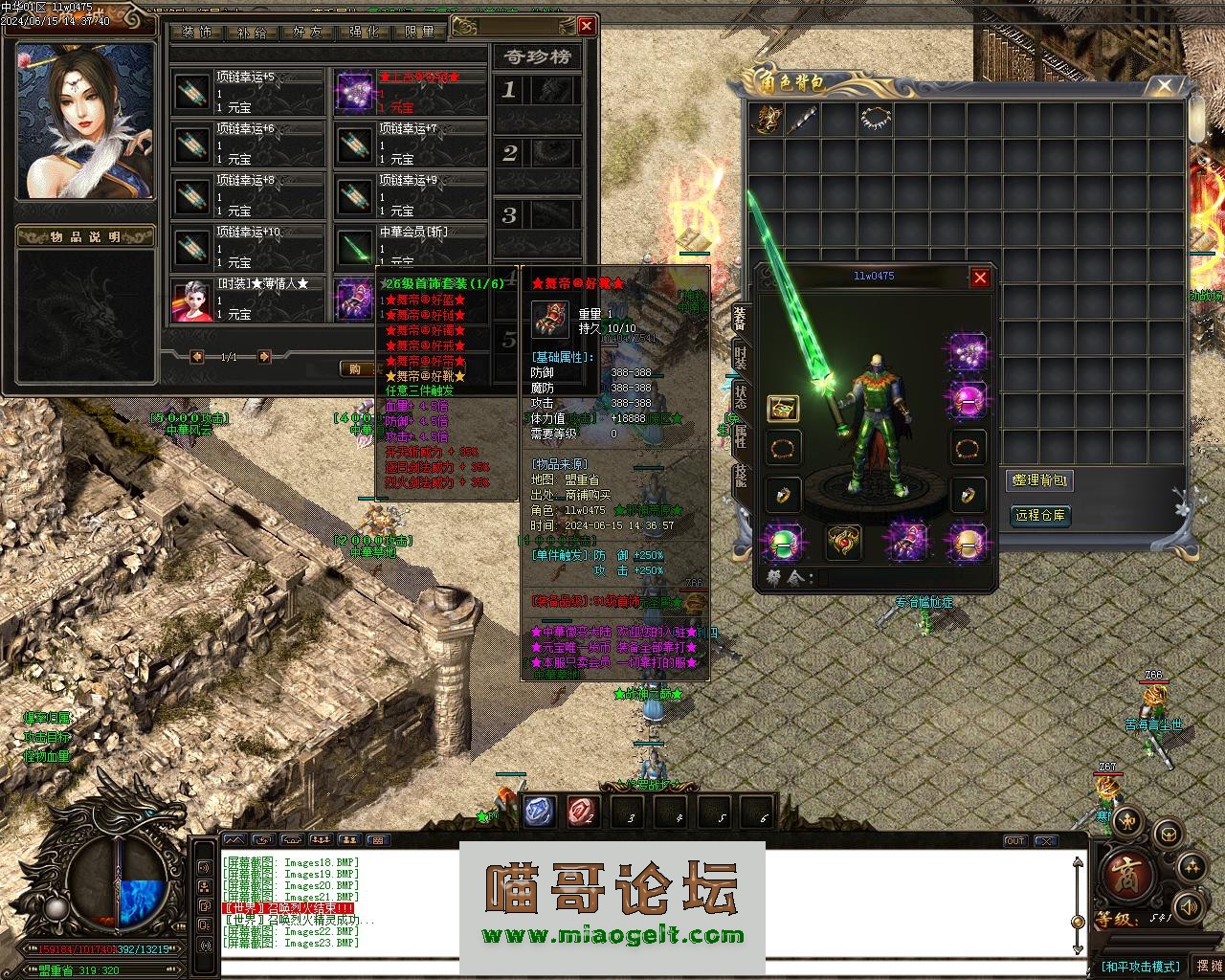Select the 好友 shop tab
1225x980 pixels.
pos(308,32)
